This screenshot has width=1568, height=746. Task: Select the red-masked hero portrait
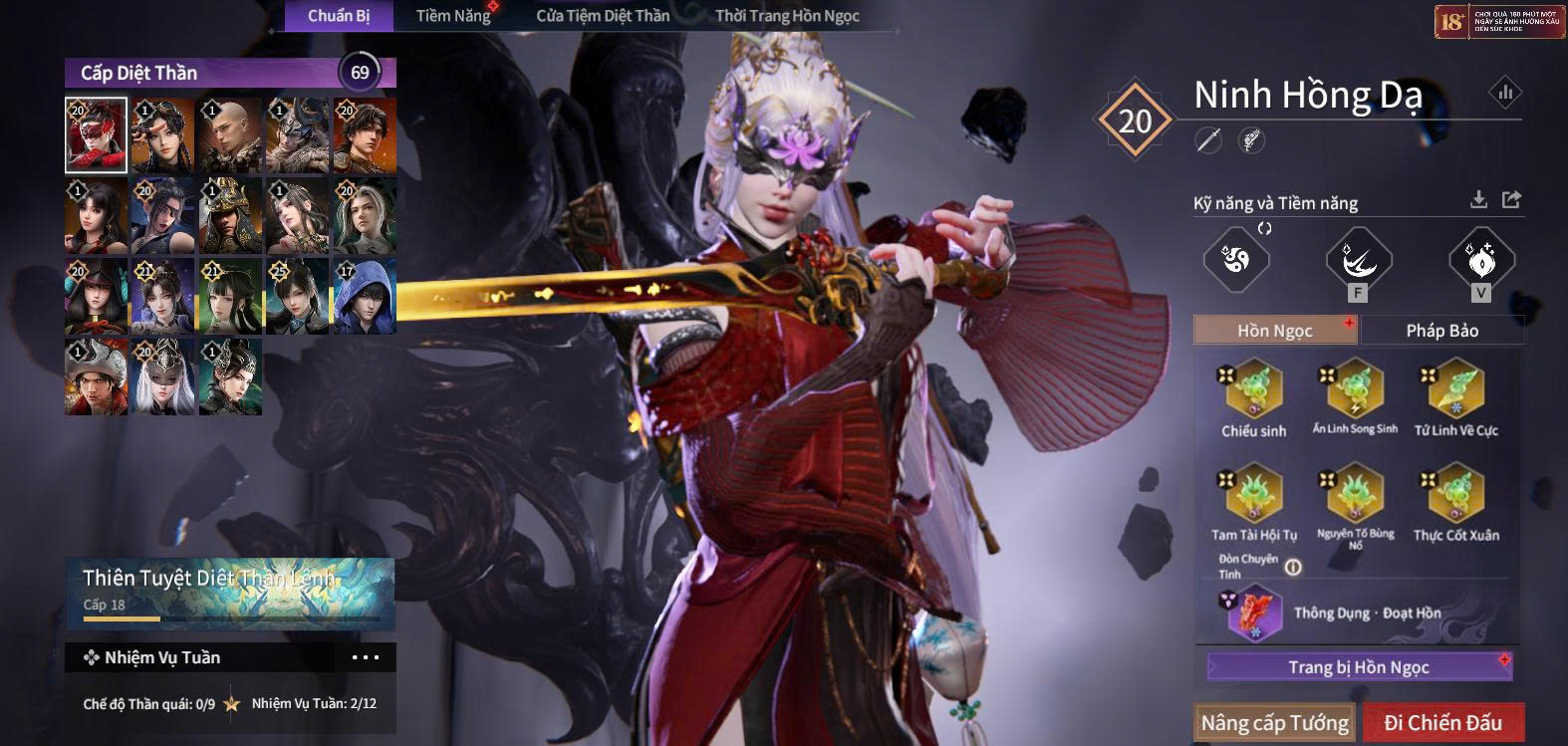click(96, 135)
